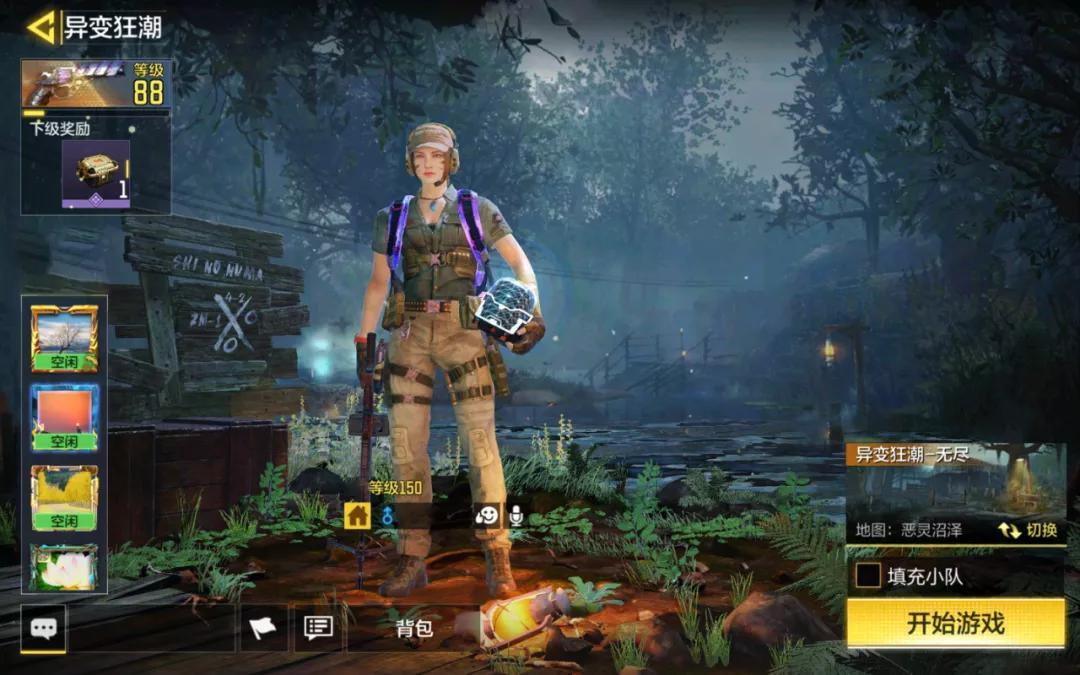Tick the 填充小队 fill squad checkbox
Screen dimensions: 1080x675
click(868, 576)
